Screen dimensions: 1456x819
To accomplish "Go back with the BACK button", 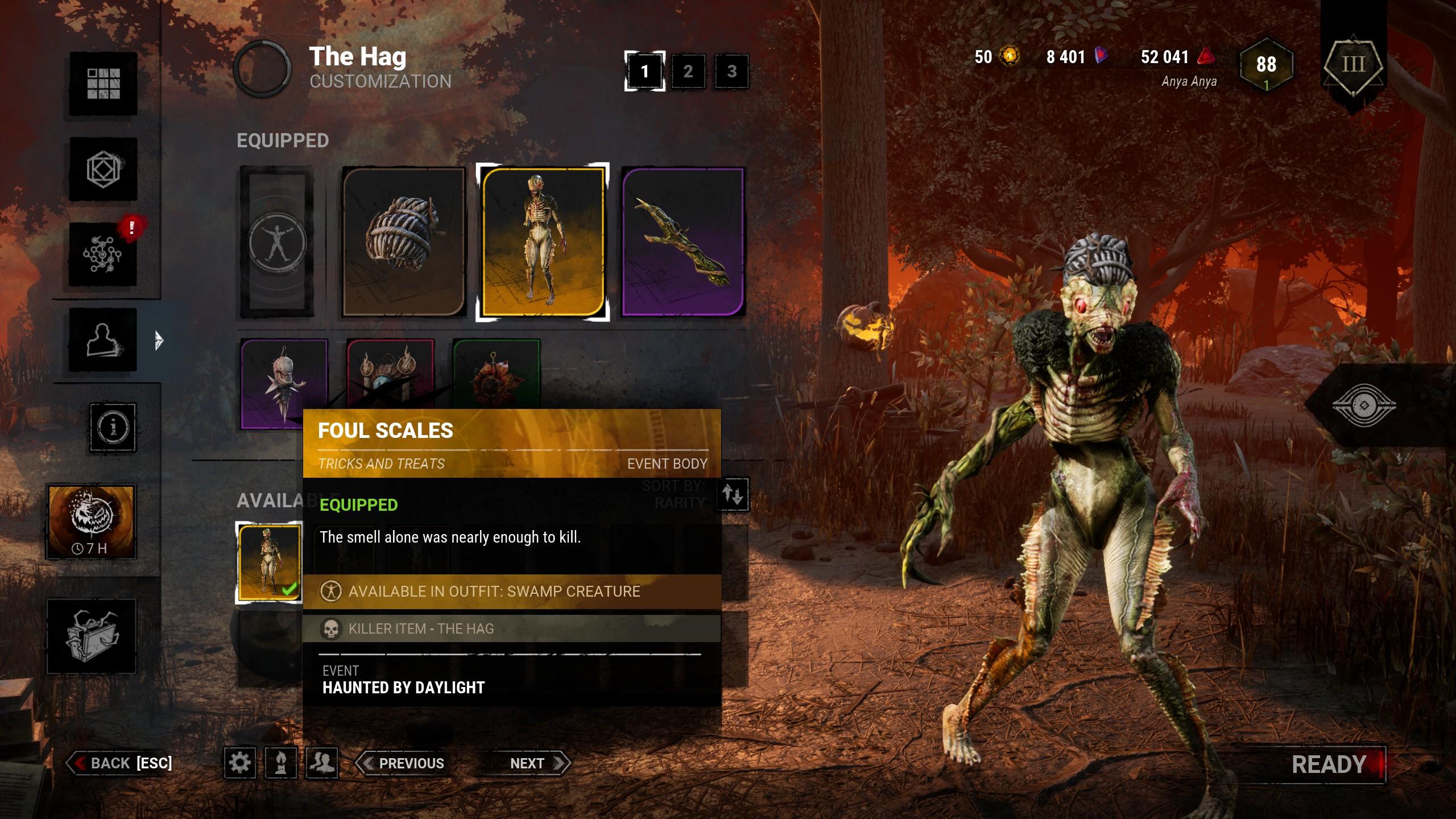I will click(x=121, y=763).
